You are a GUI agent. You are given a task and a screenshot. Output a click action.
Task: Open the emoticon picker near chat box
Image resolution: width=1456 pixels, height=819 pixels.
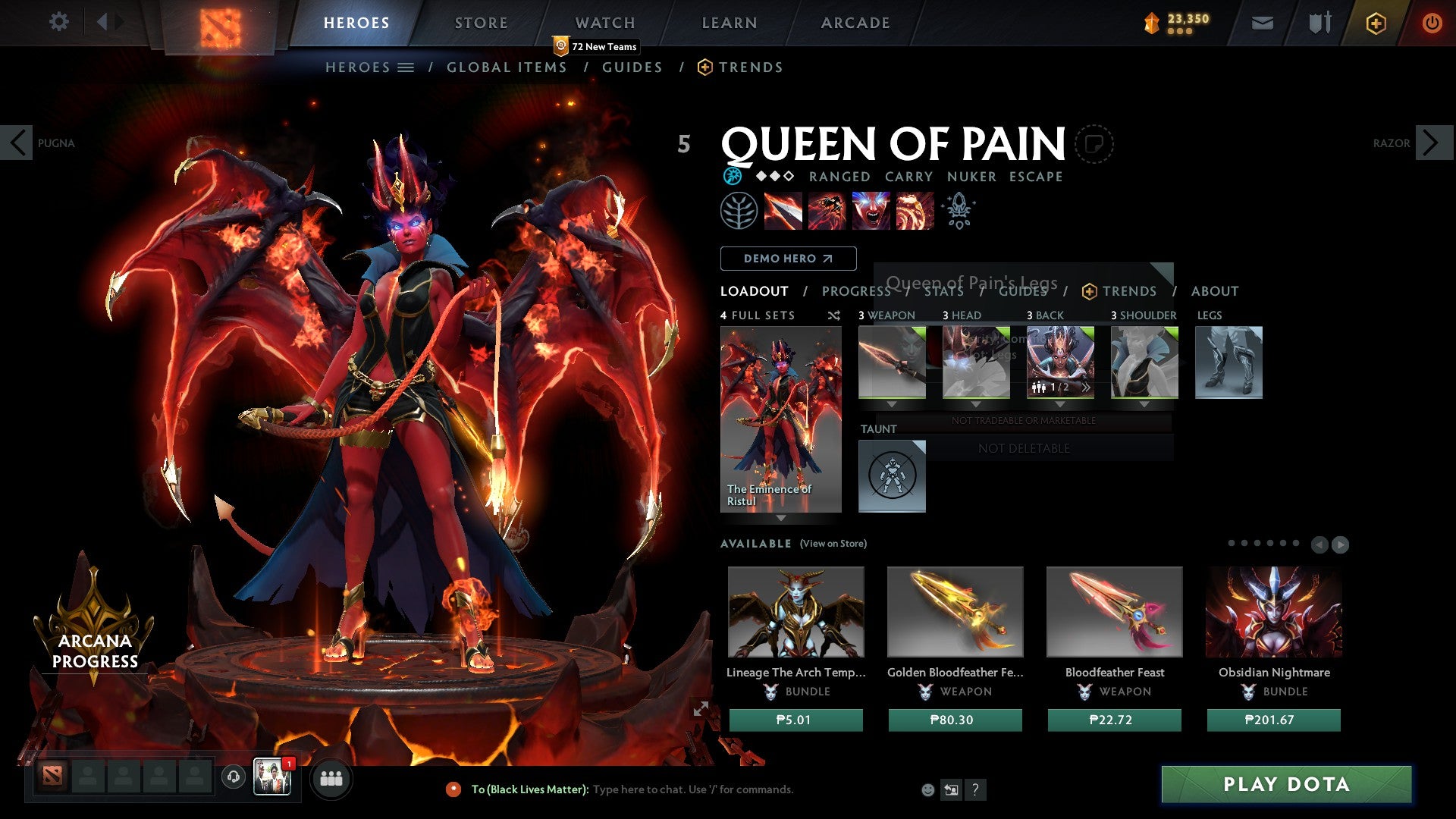coord(927,789)
